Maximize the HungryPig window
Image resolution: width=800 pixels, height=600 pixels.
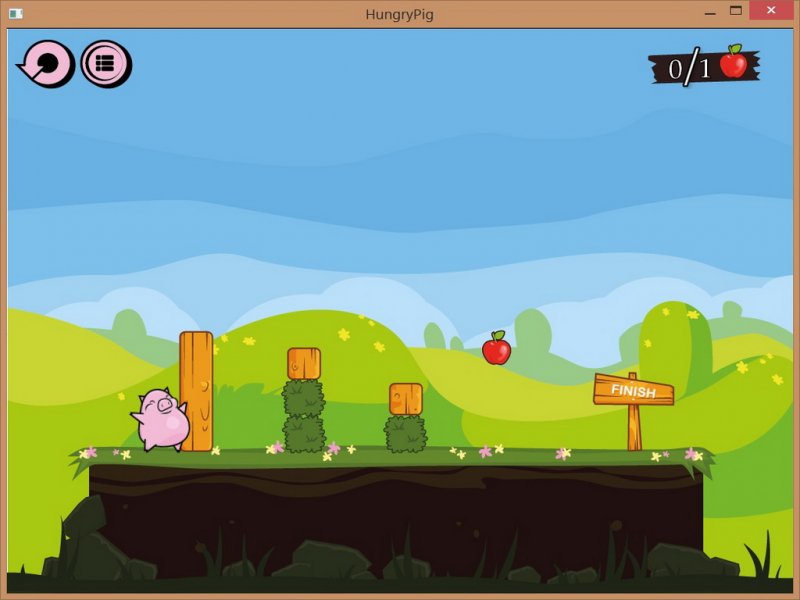point(736,11)
